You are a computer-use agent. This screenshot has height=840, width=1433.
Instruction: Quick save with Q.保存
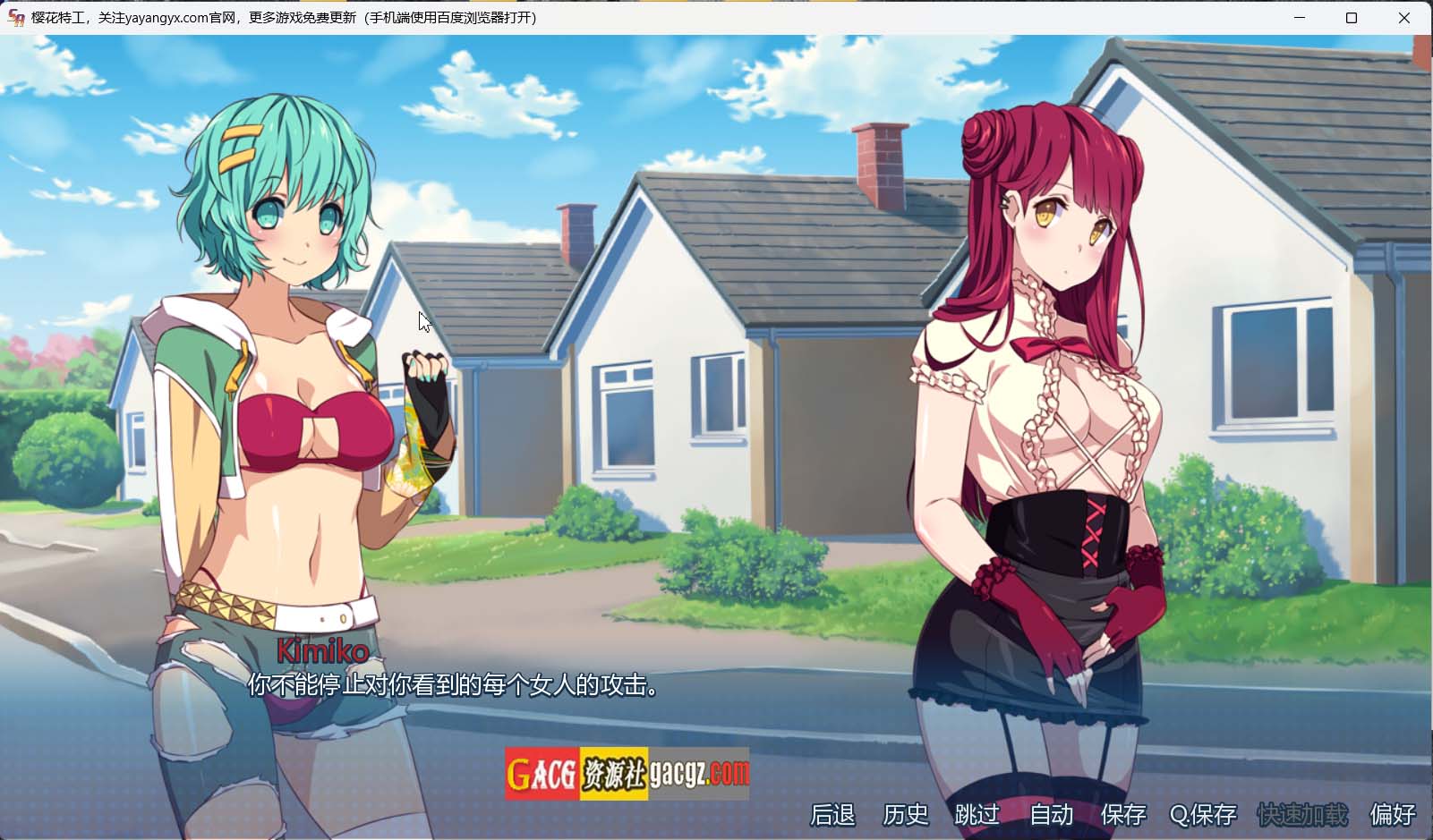[x=1203, y=815]
